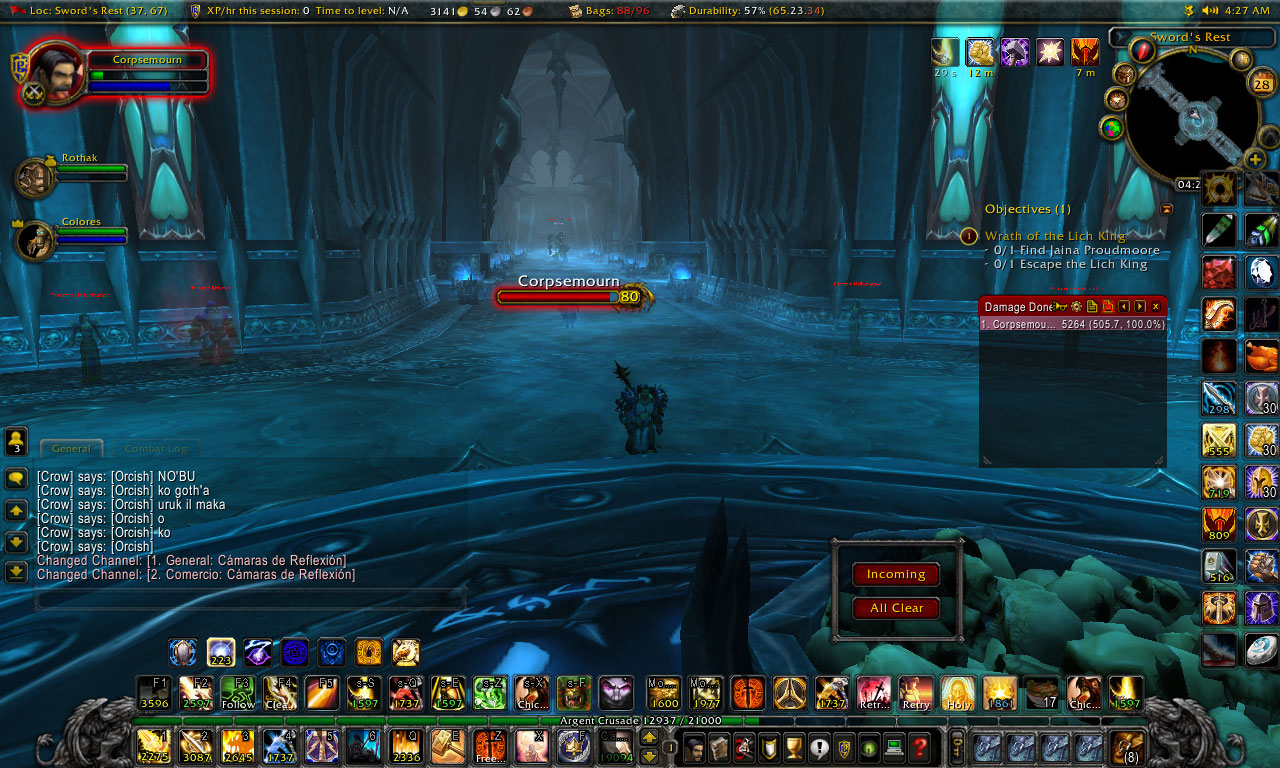
Task: Close the Damage Done meter window
Action: pyautogui.click(x=1155, y=306)
